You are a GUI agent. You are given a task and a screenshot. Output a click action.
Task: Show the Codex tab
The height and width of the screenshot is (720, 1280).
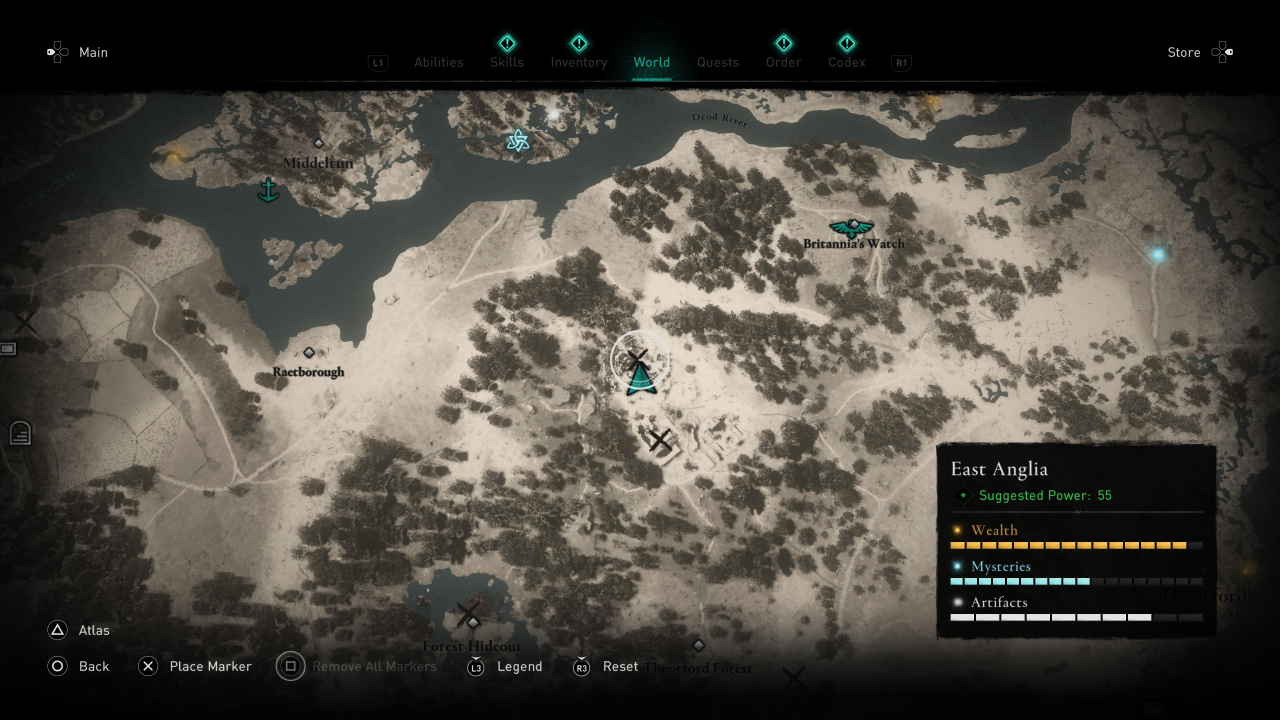(x=846, y=62)
